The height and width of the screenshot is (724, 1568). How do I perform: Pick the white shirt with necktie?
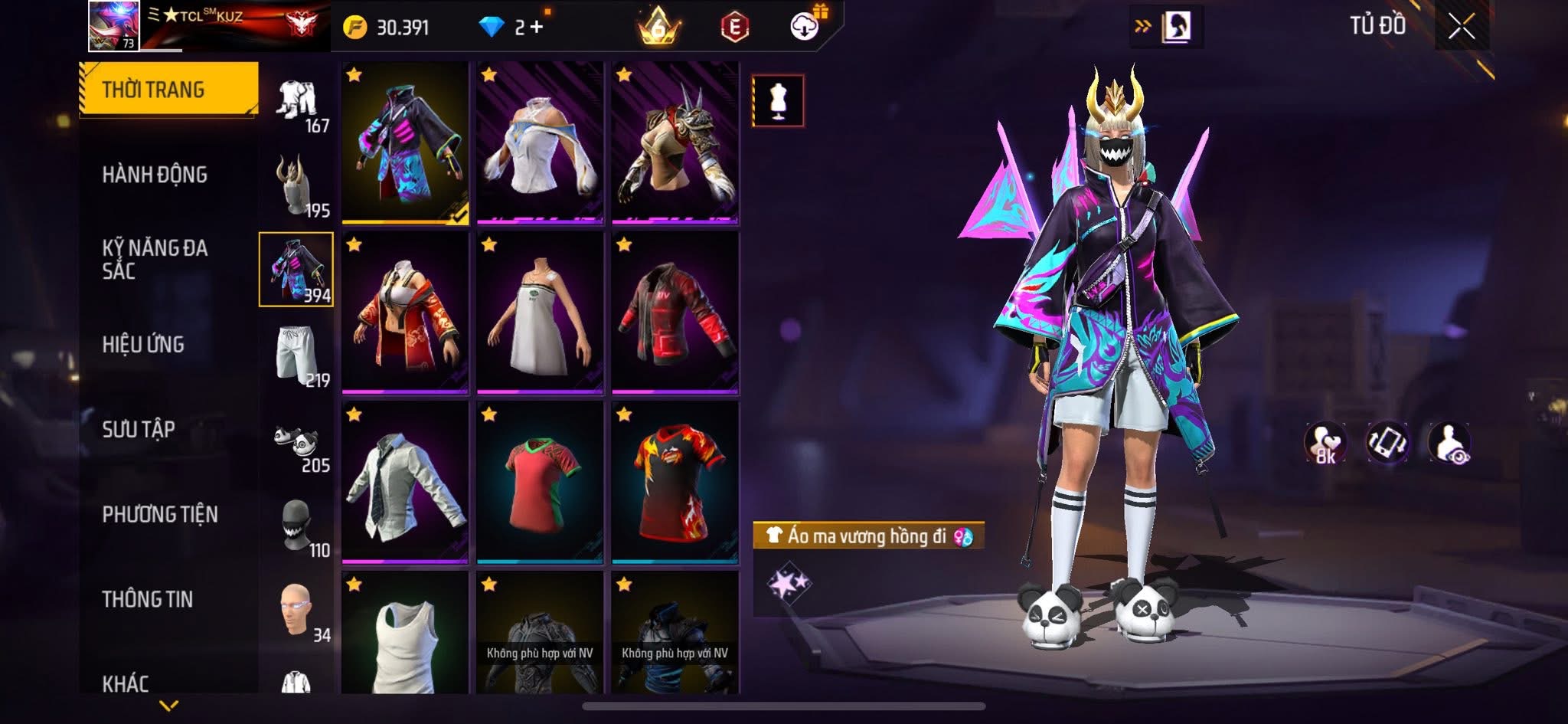(405, 483)
